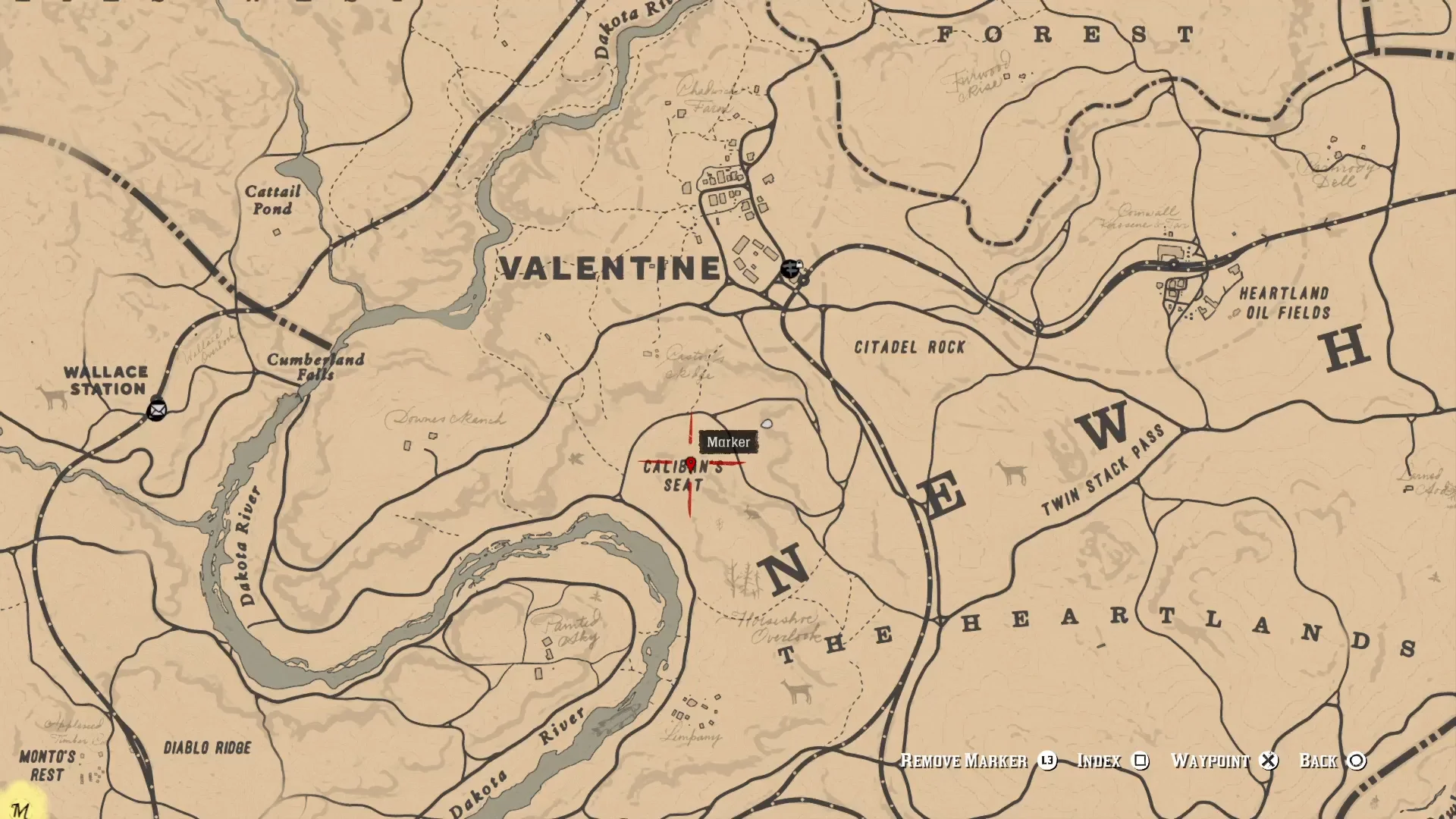Select the VALENTINE town label

coord(611,267)
